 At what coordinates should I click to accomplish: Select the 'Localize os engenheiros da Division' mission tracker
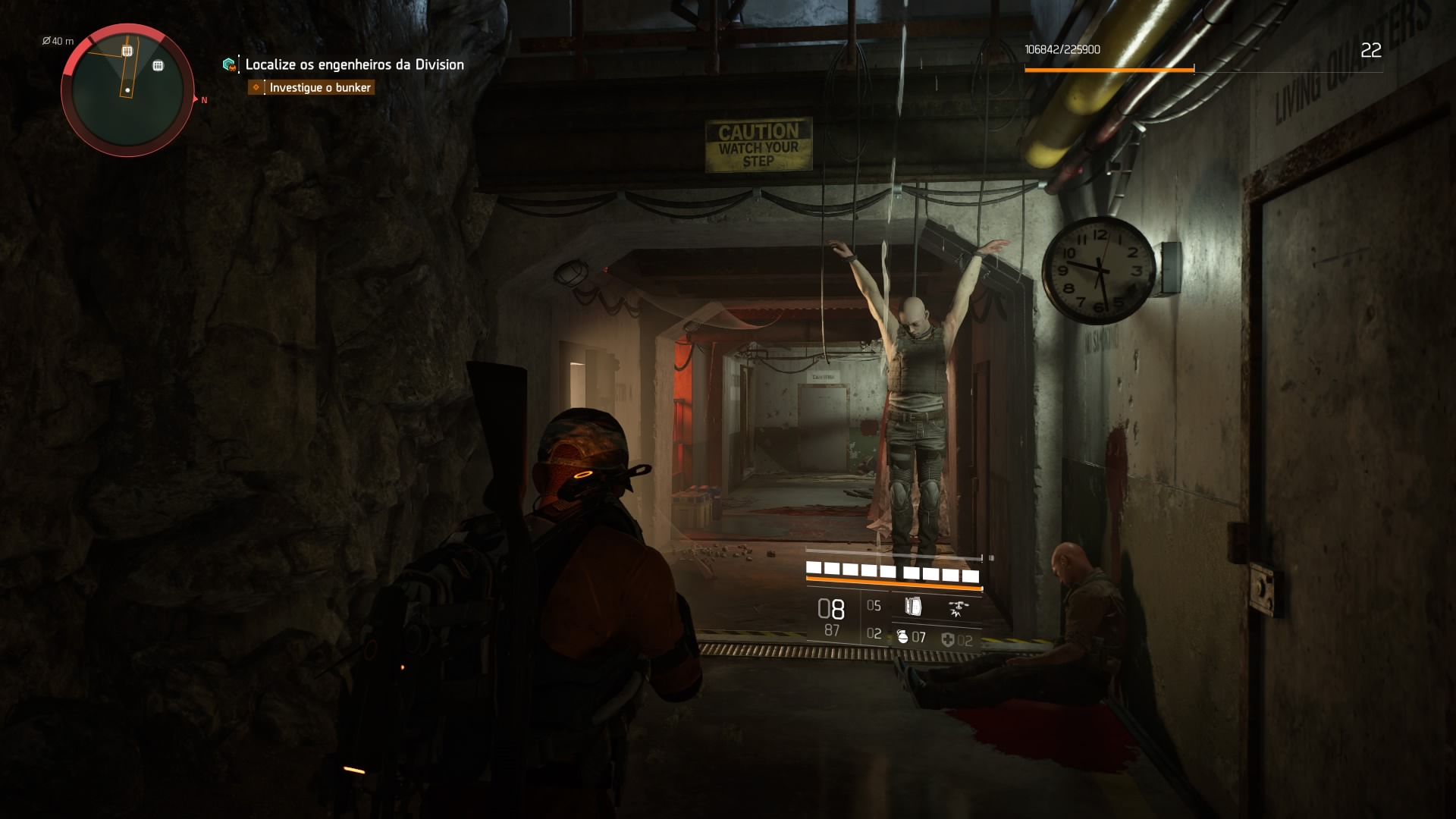[353, 64]
